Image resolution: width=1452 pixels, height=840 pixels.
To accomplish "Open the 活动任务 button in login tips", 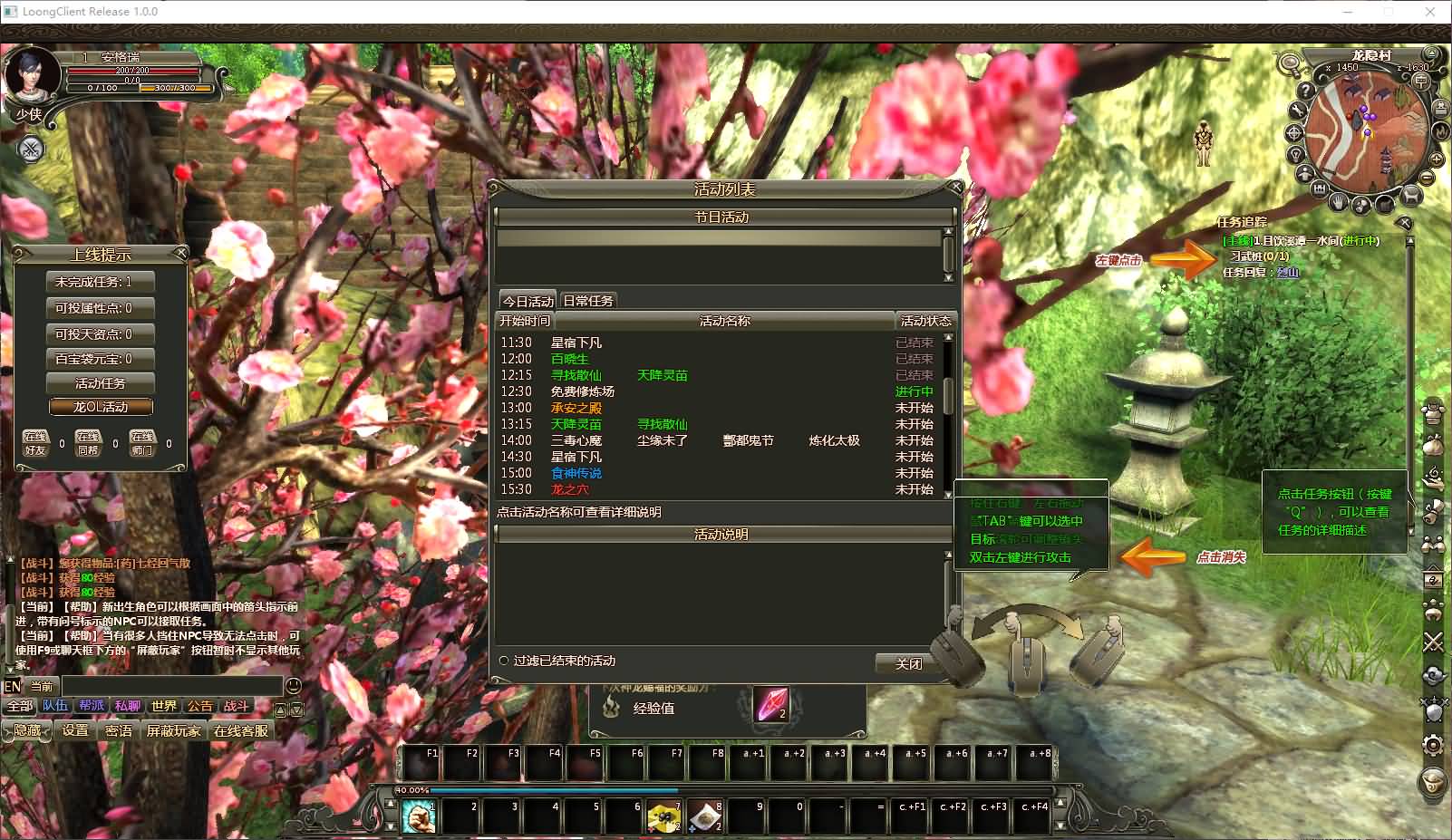I will point(100,383).
